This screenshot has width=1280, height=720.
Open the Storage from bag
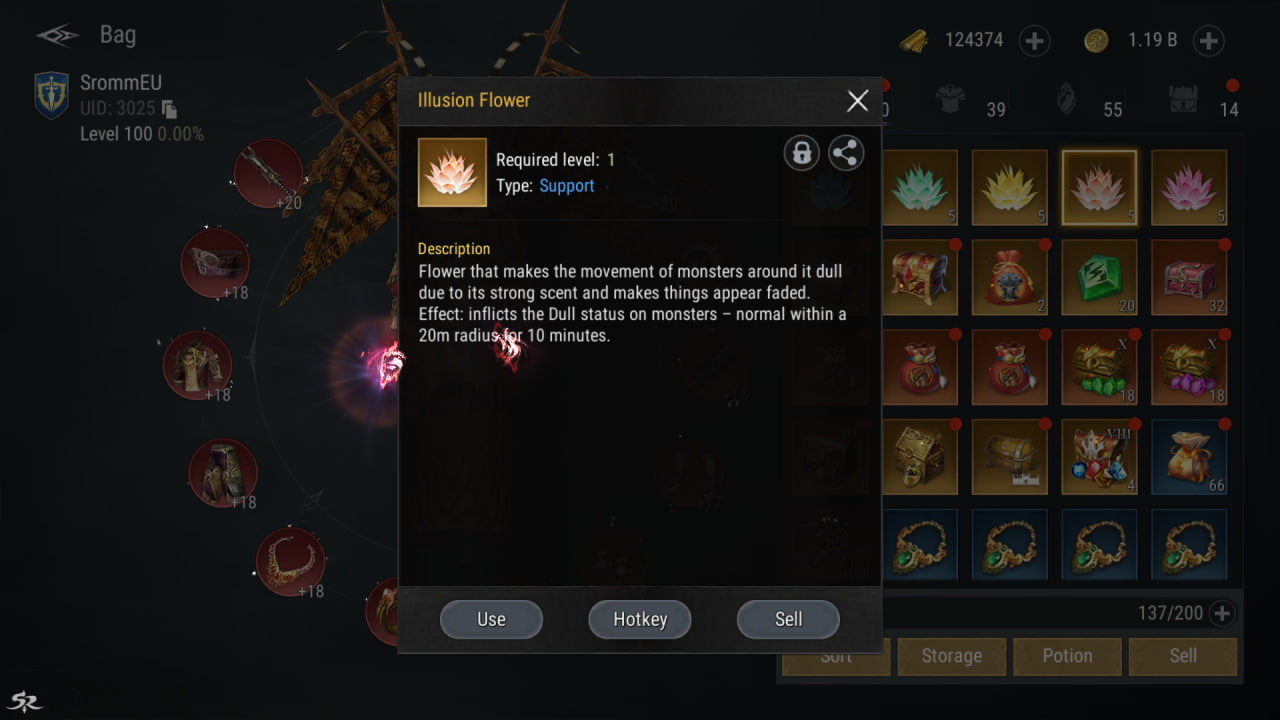tap(951, 656)
